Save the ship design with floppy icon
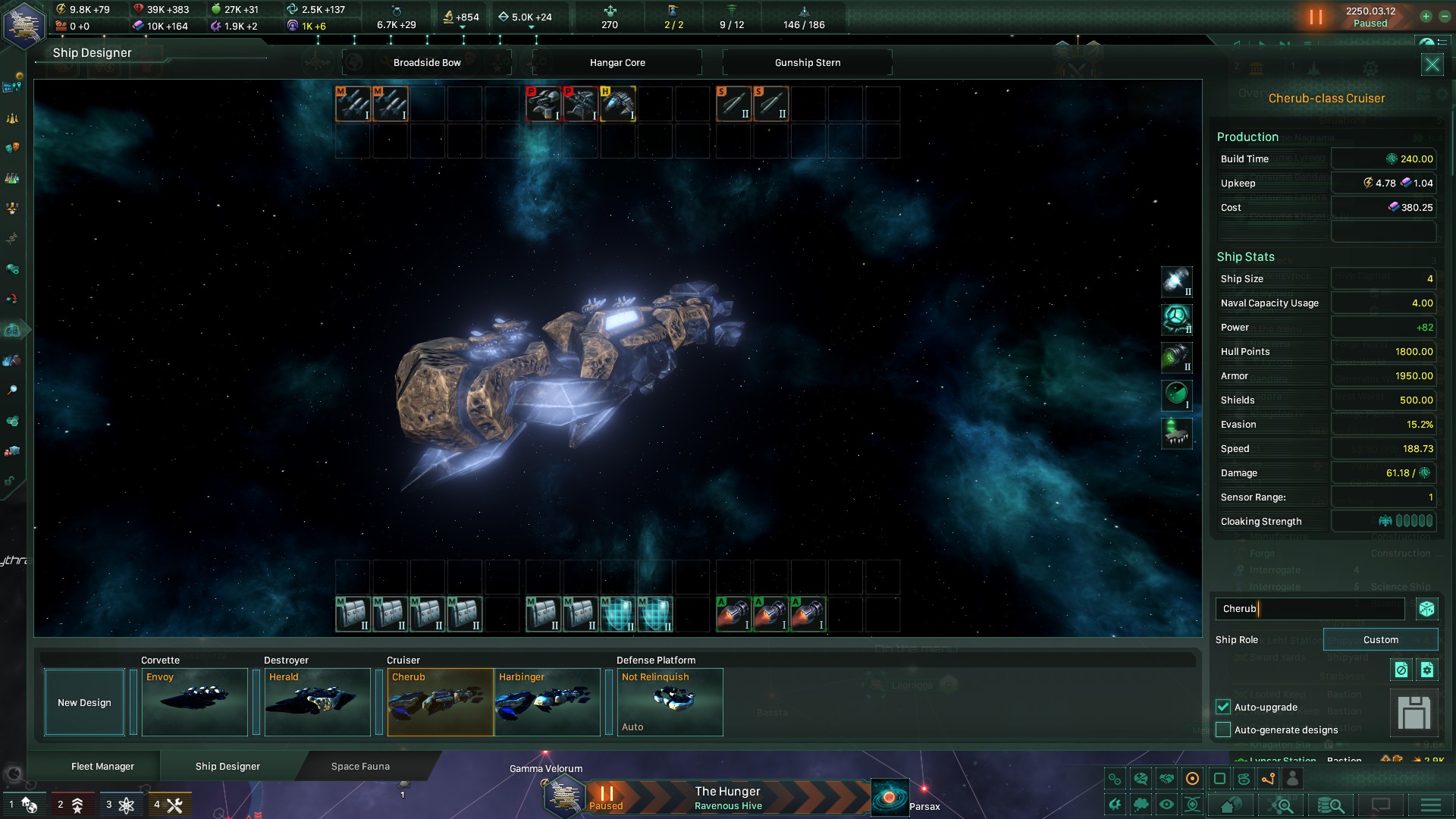Viewport: 1456px width, 819px height. [x=1414, y=713]
